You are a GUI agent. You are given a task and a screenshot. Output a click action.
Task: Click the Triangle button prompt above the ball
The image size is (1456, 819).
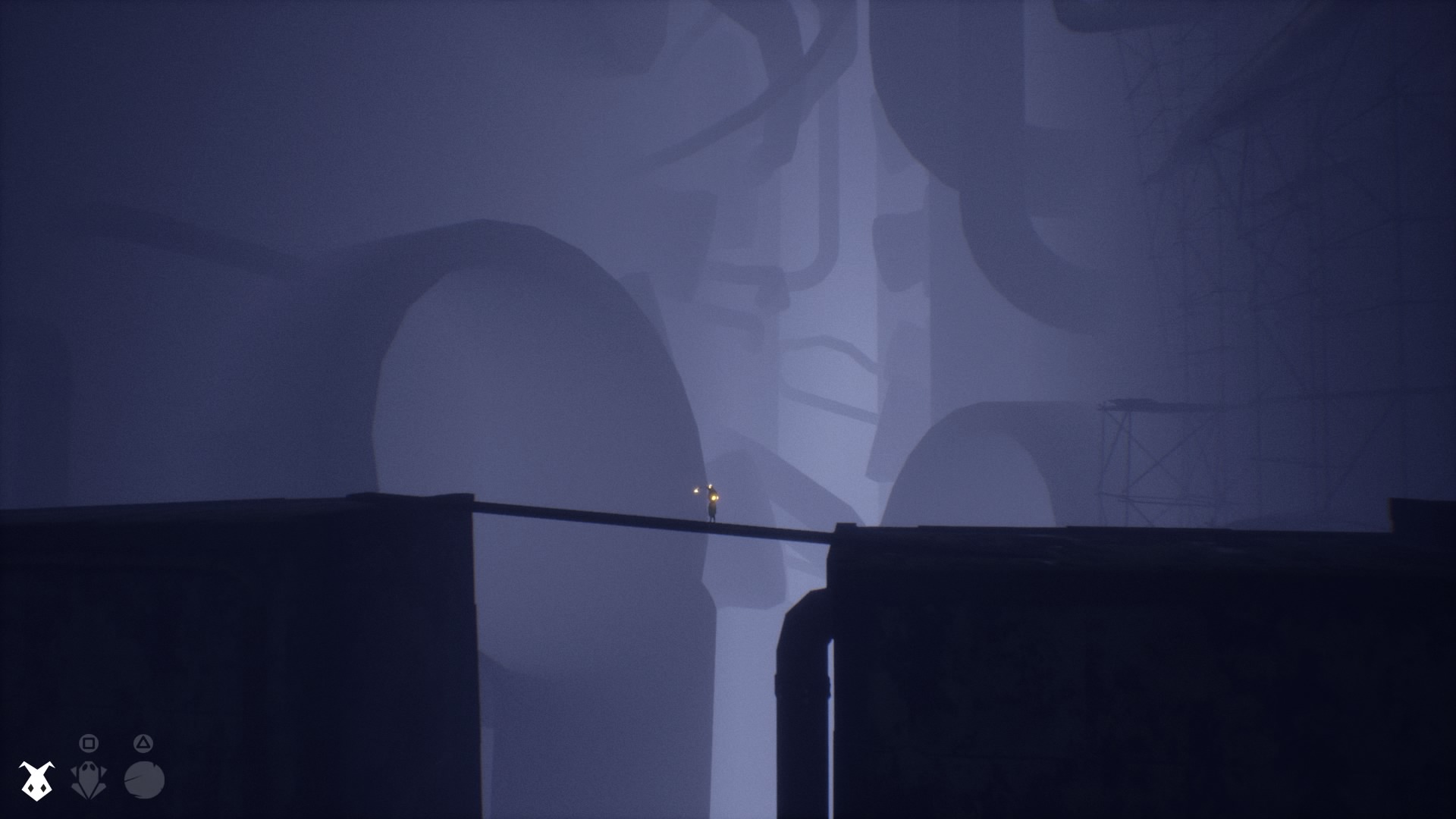(x=144, y=741)
